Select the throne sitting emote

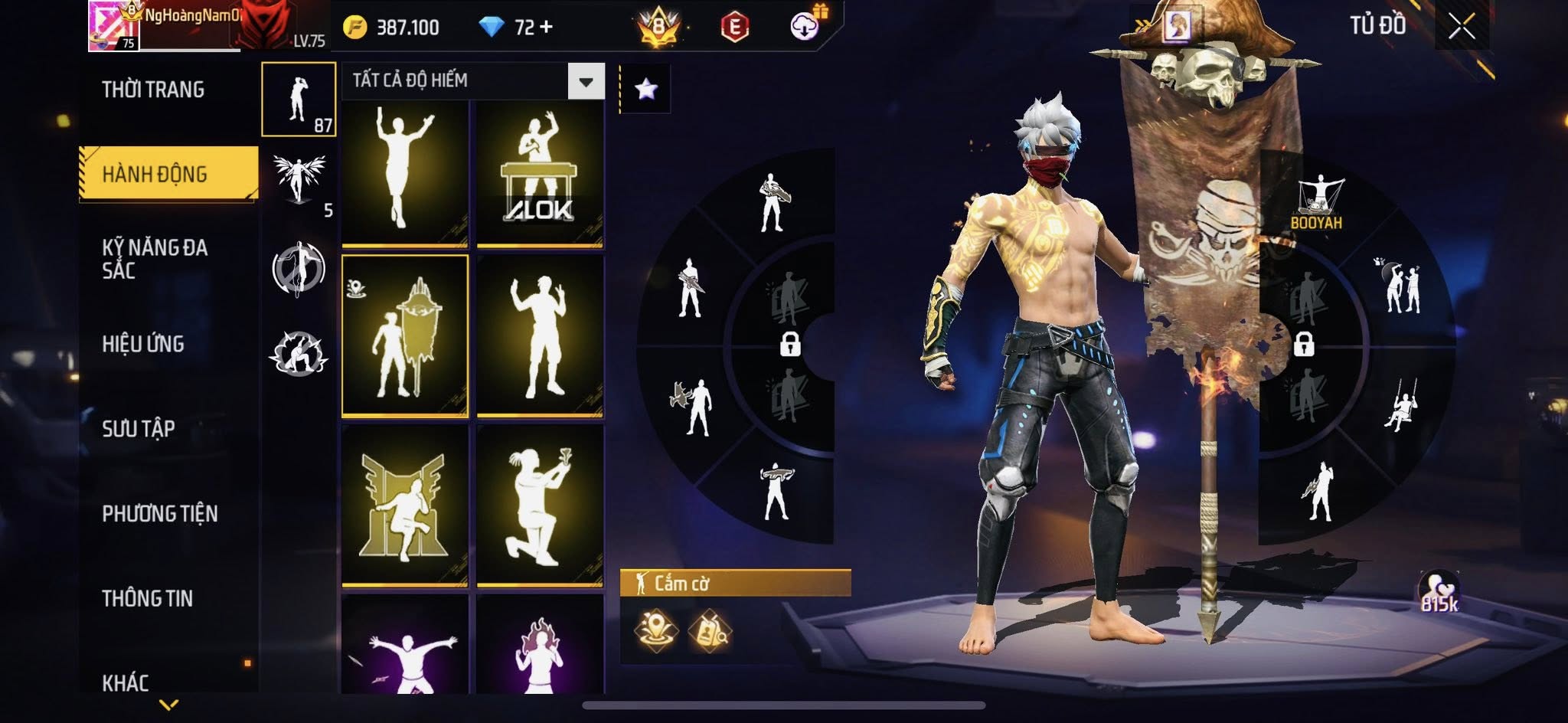[405, 505]
